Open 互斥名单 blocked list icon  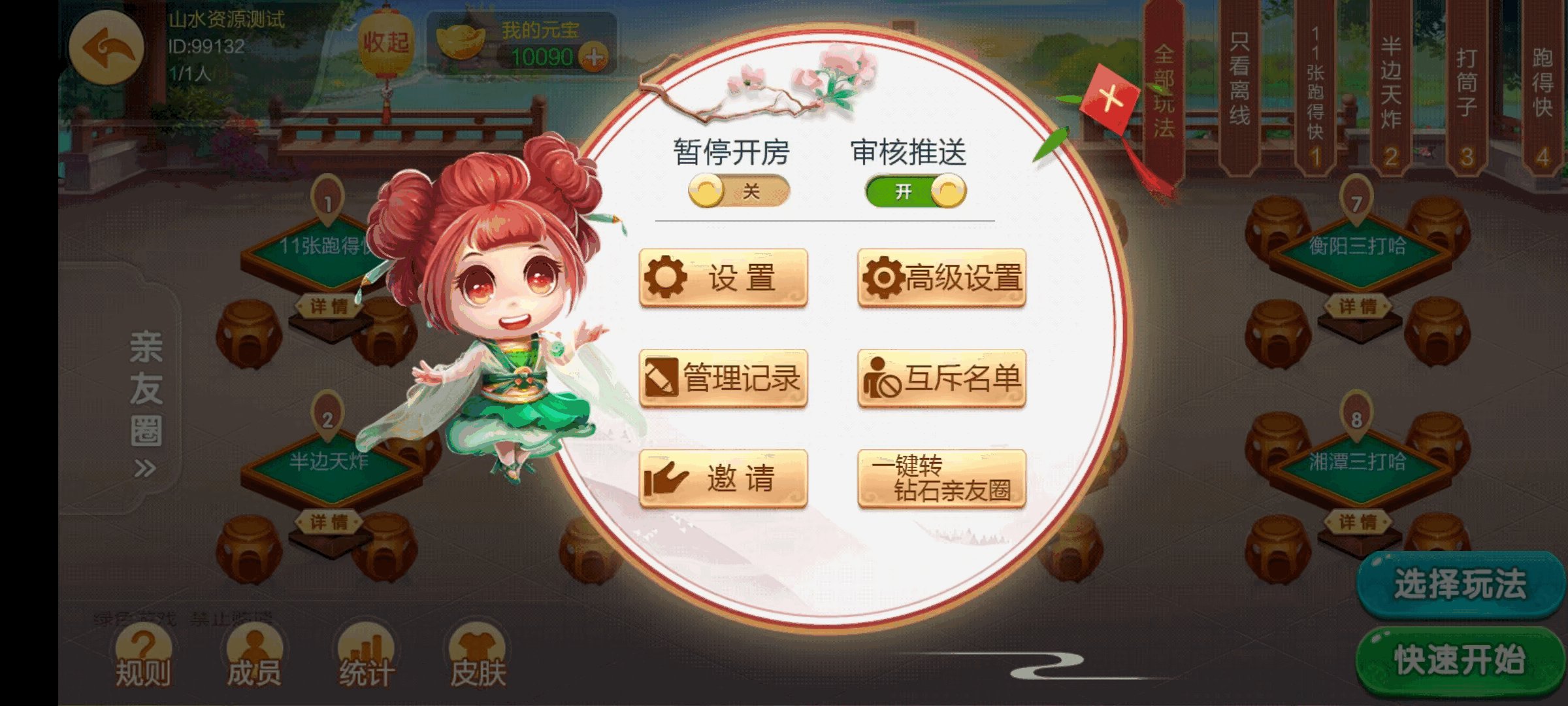pyautogui.click(x=942, y=377)
